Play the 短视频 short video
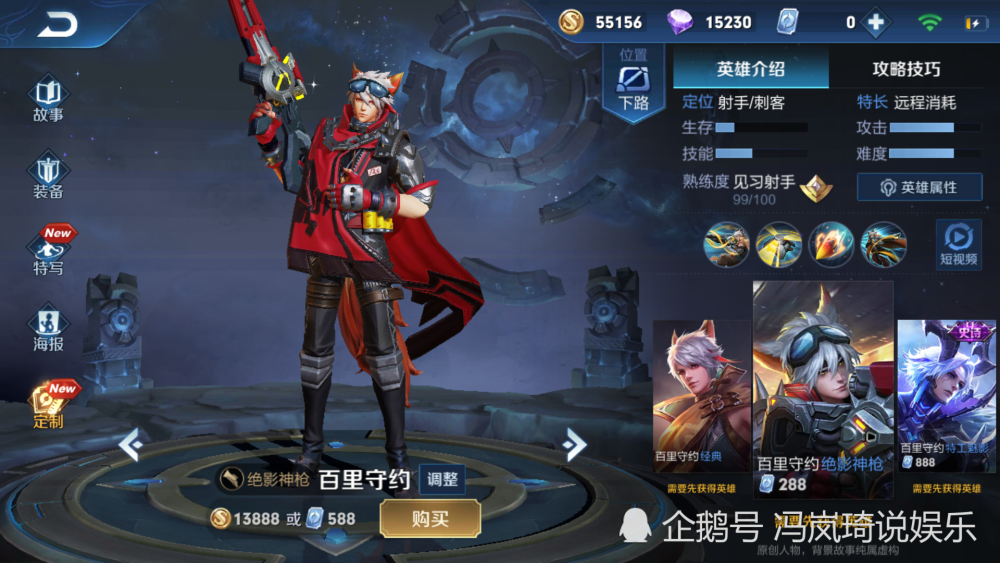The height and width of the screenshot is (563, 1000). point(958,245)
